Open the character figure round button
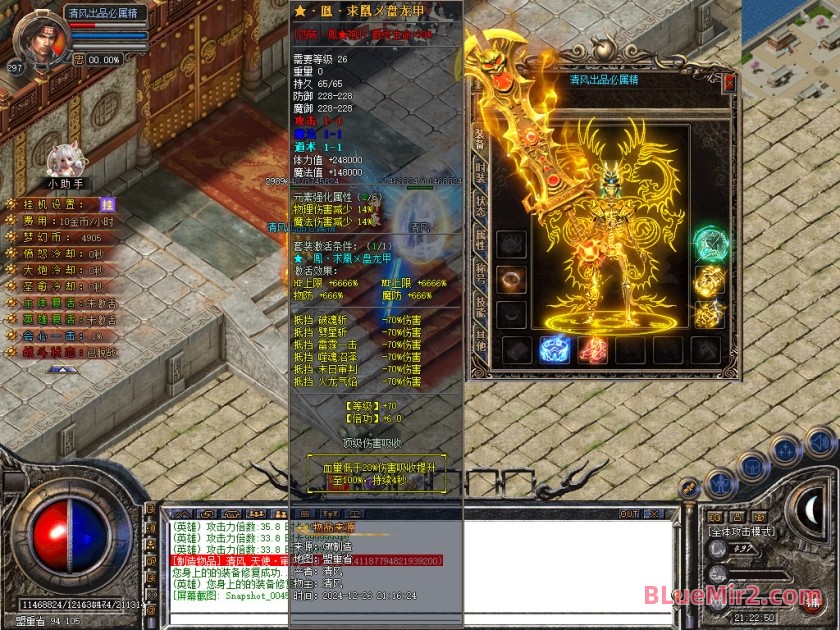840x630 pixels. point(720,484)
